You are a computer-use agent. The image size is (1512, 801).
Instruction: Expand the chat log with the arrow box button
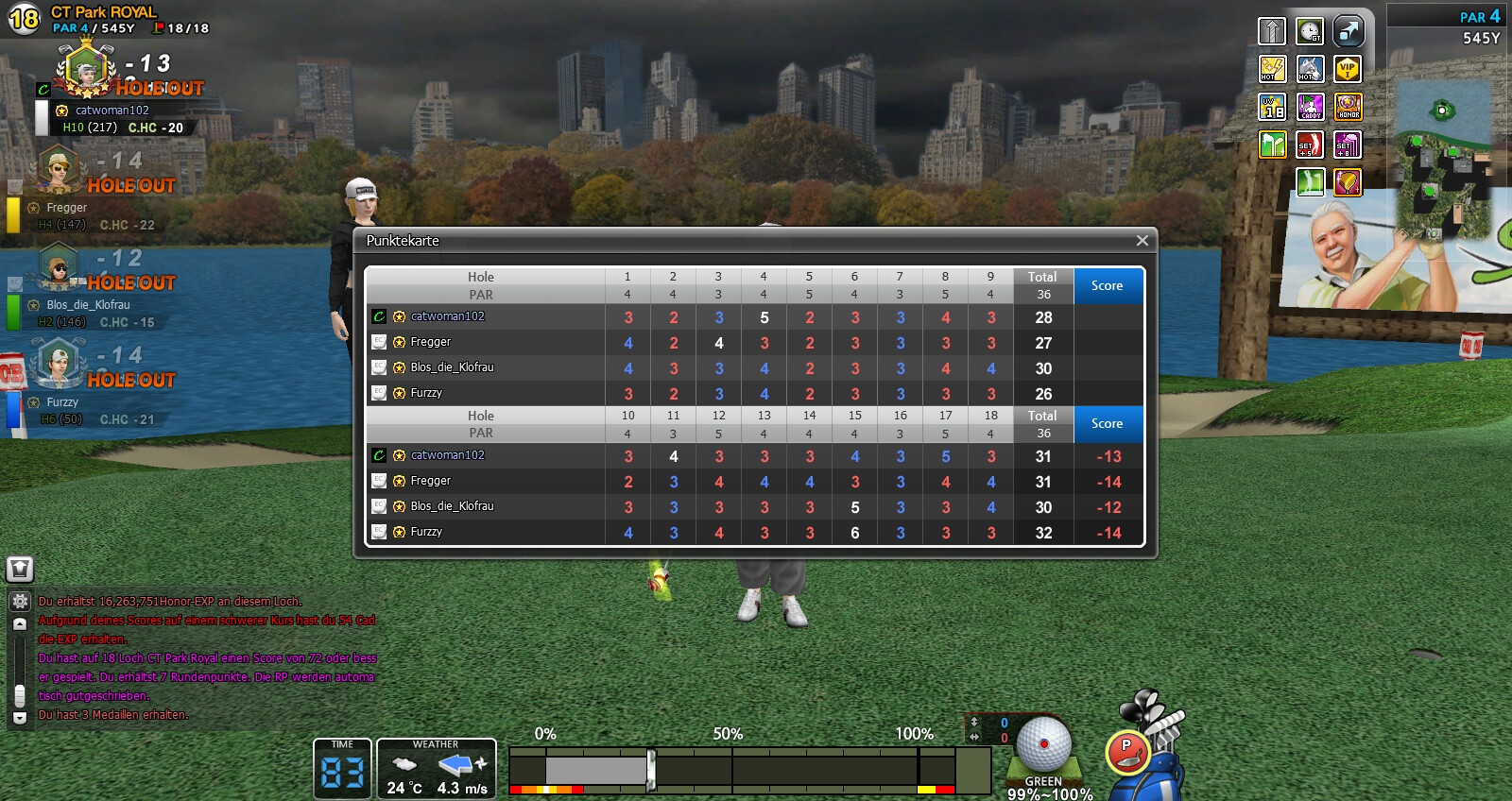[20, 569]
